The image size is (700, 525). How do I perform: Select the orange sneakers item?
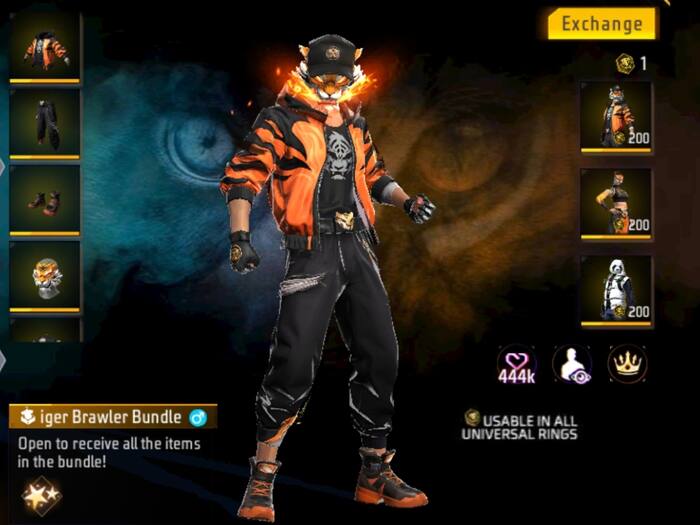point(45,198)
